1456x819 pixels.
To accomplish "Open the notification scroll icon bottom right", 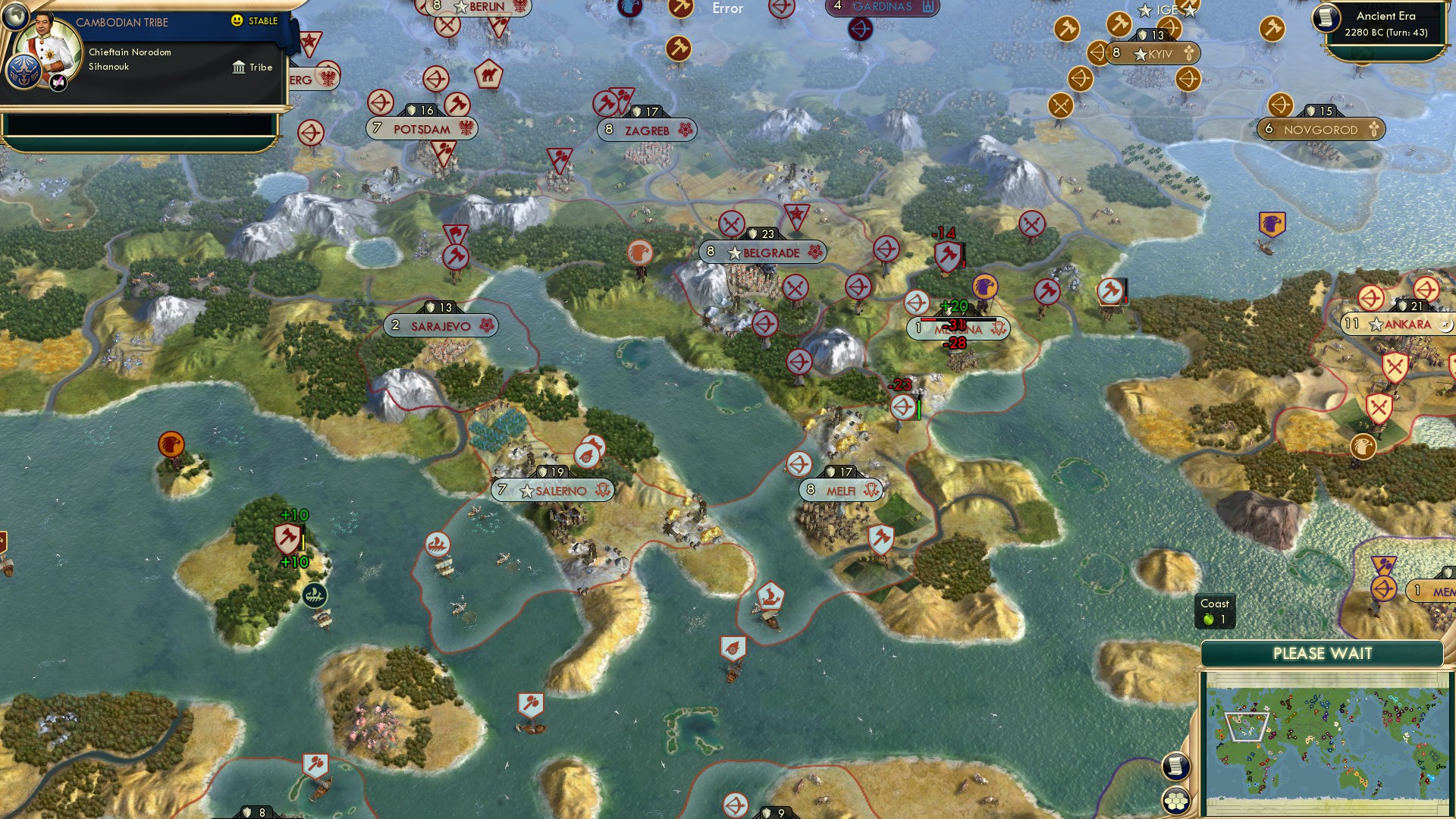I will coord(1178,766).
